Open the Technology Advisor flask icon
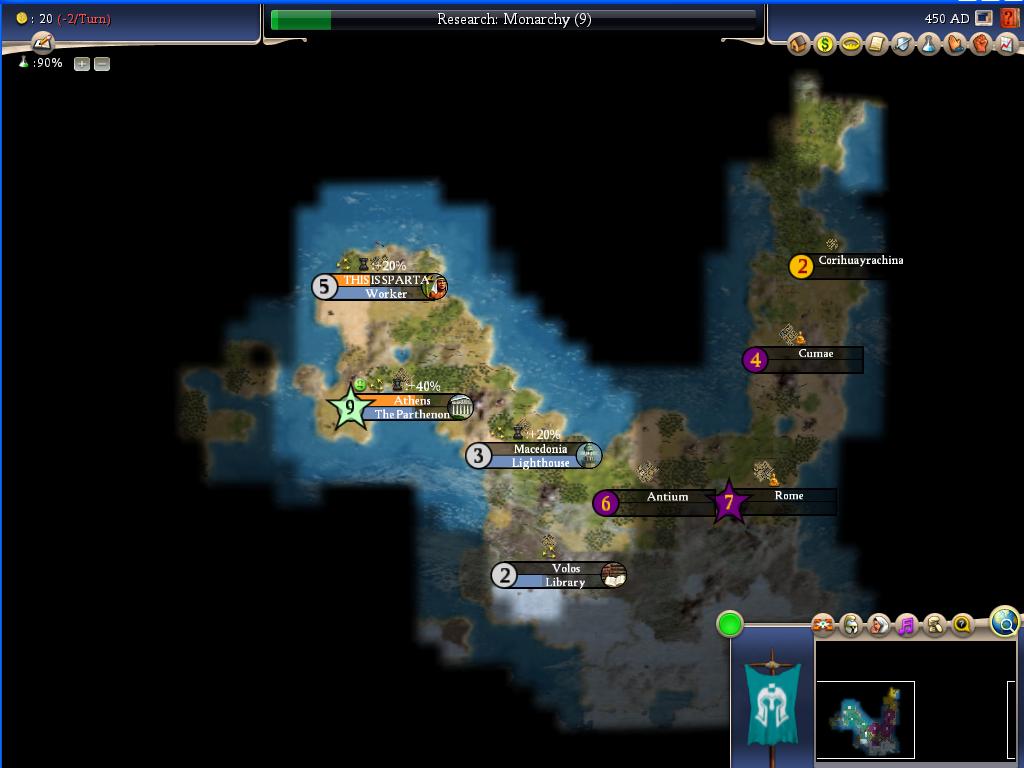 [x=929, y=45]
